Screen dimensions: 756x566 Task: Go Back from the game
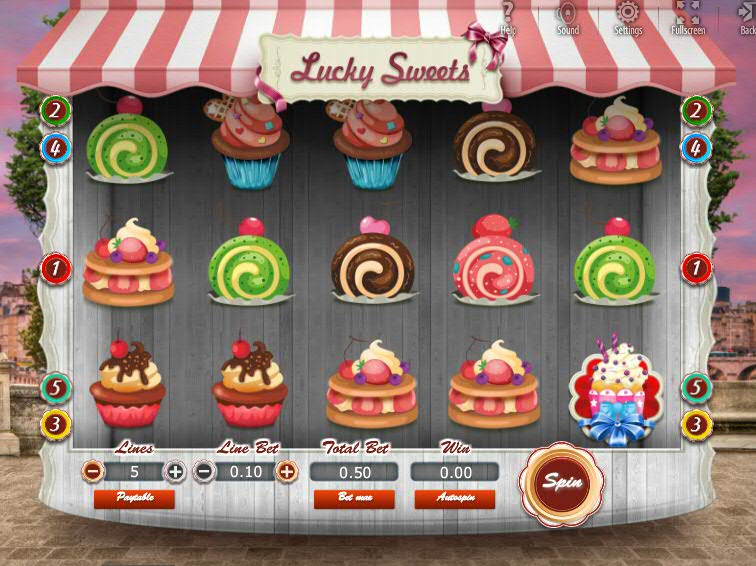point(746,17)
